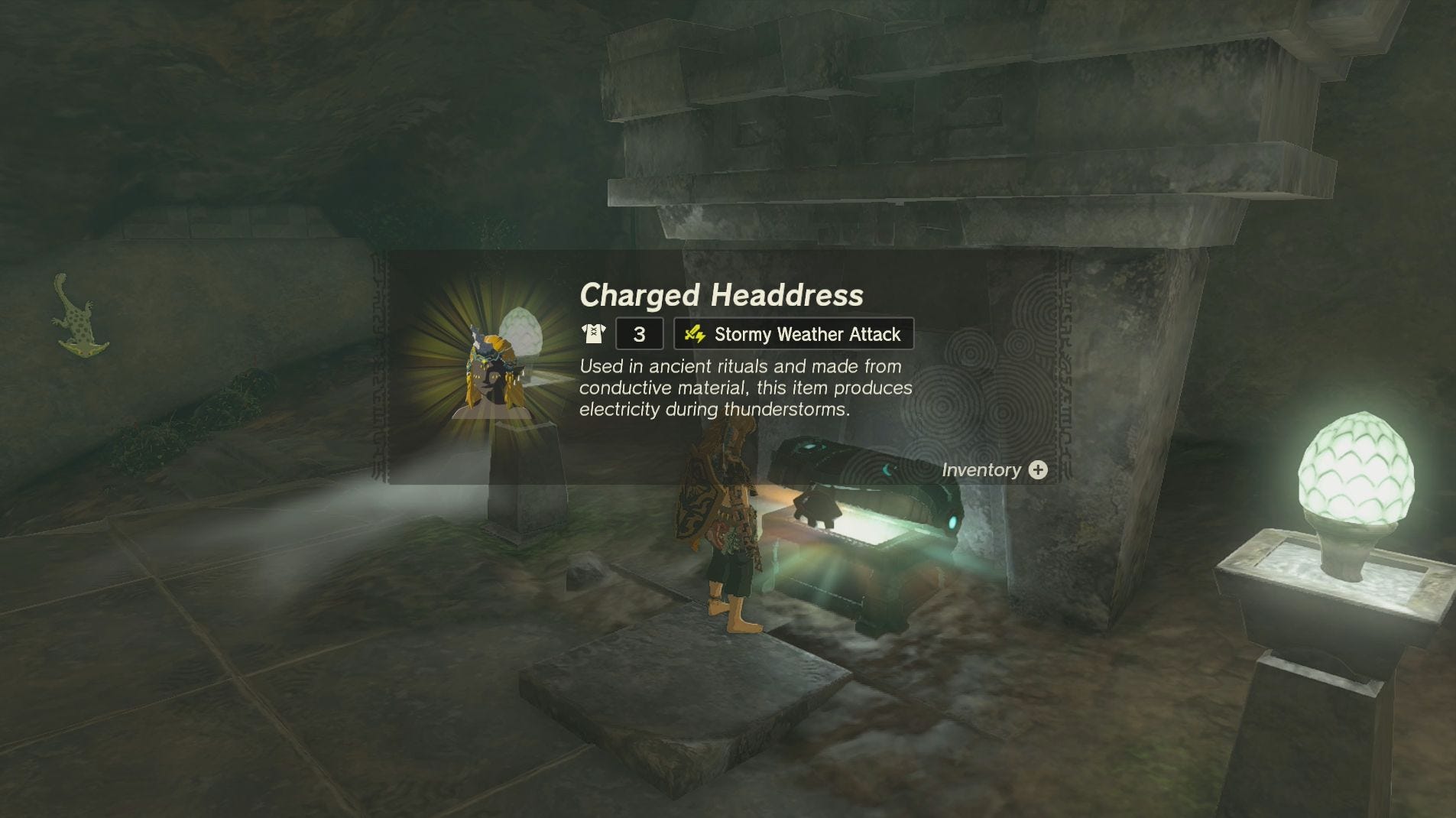Click the defense value box showing 3

pos(639,333)
